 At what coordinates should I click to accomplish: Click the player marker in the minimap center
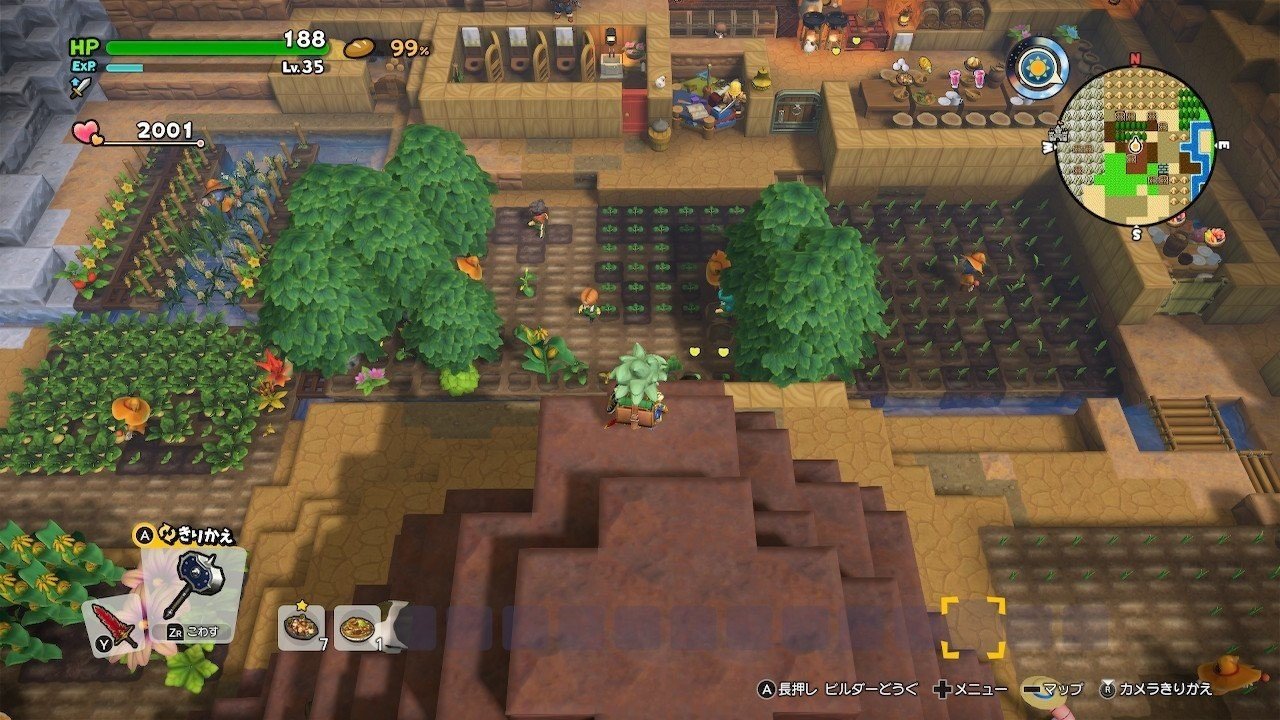[1135, 145]
